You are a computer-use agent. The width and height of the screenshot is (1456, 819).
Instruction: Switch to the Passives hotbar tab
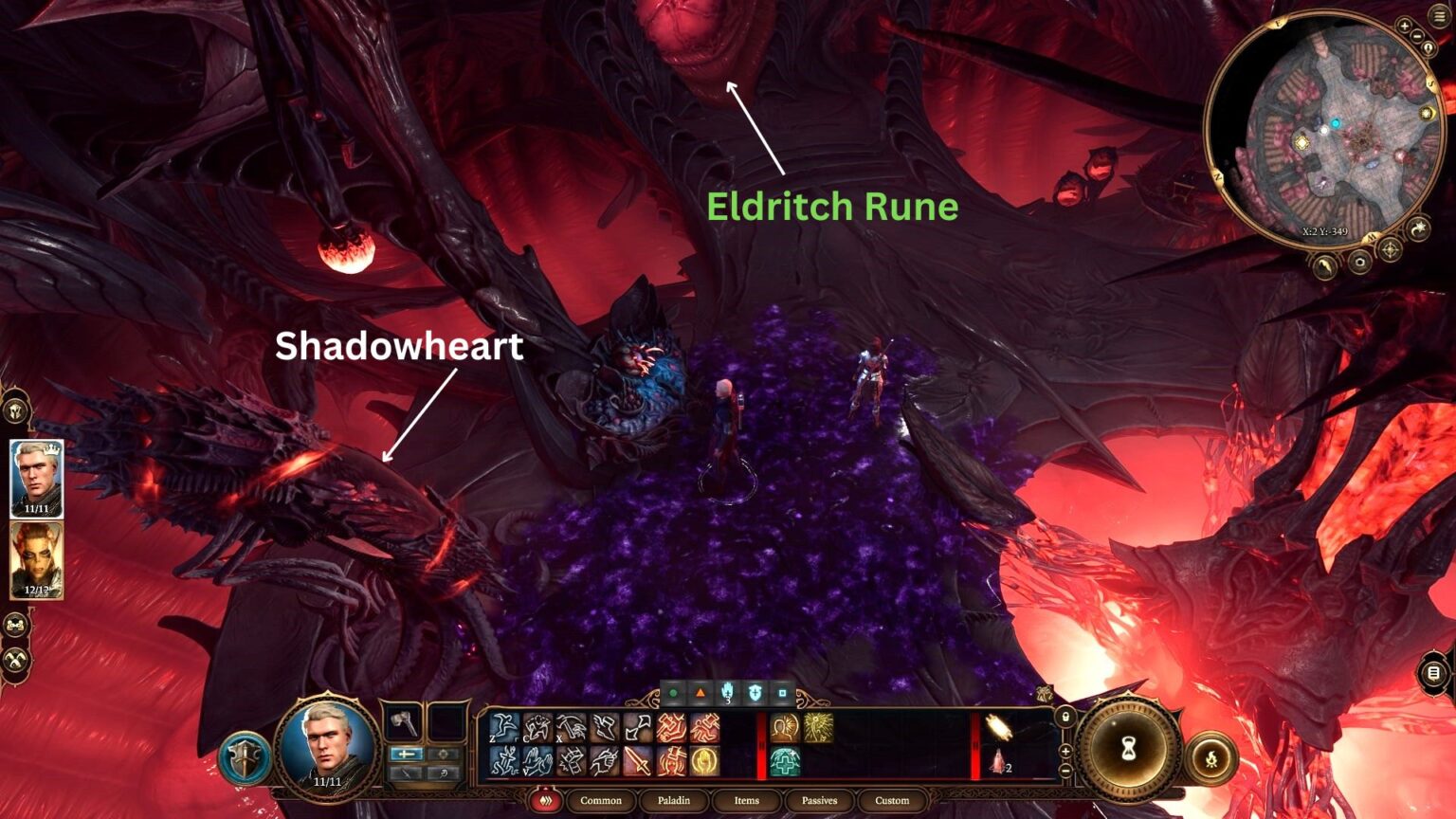pyautogui.click(x=818, y=801)
